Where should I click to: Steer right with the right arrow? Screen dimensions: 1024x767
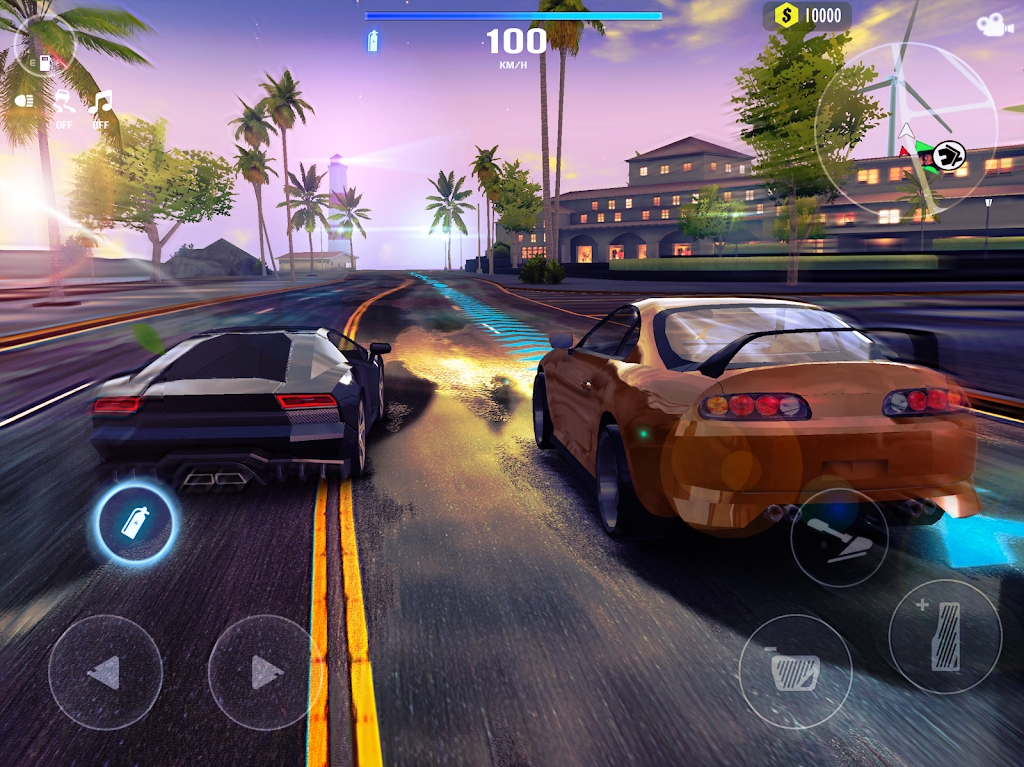point(265,672)
